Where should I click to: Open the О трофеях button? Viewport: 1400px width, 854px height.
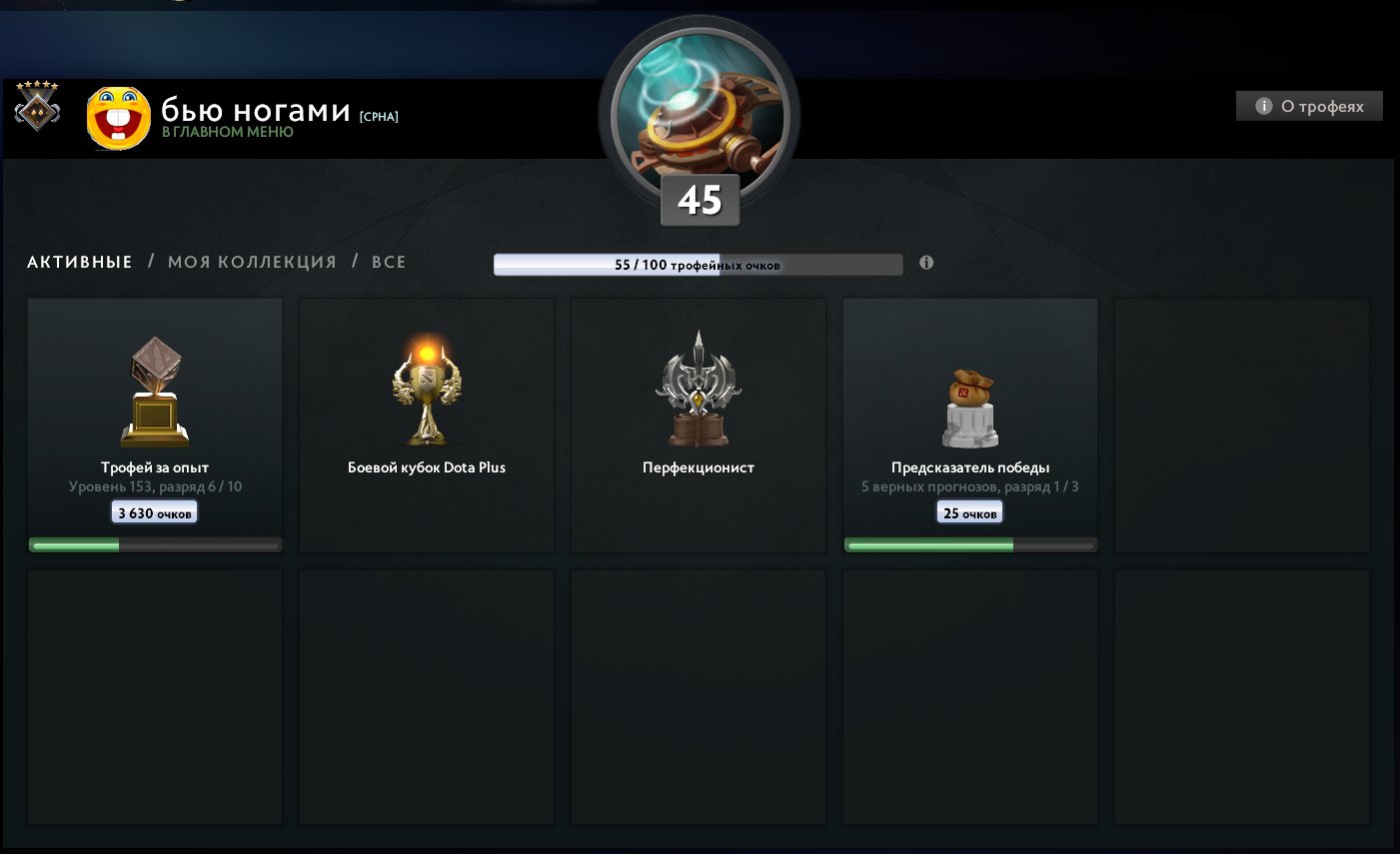(x=1309, y=106)
